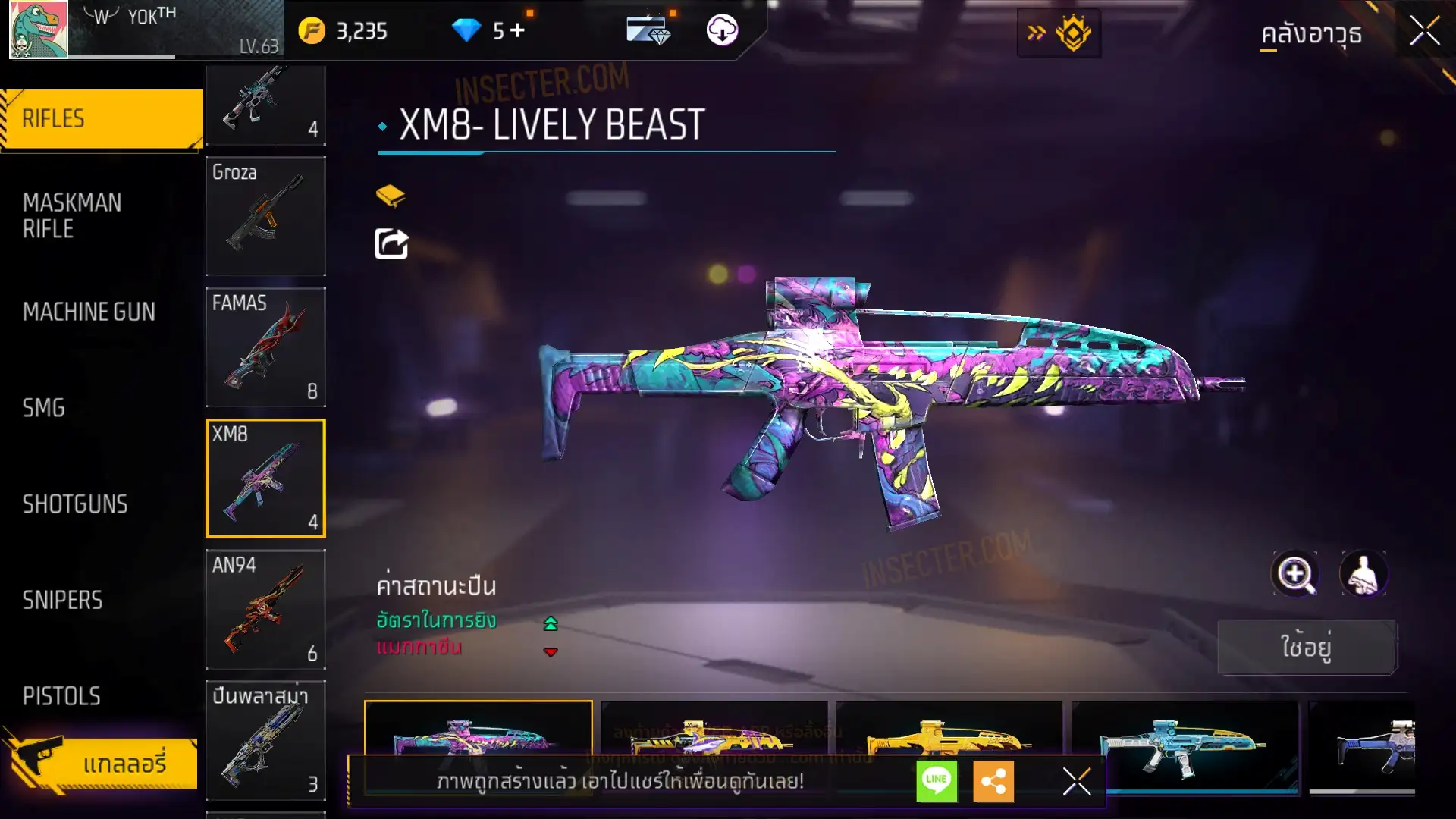This screenshot has width=1456, height=819.
Task: Choose the PISTOLS category
Action: (61, 696)
